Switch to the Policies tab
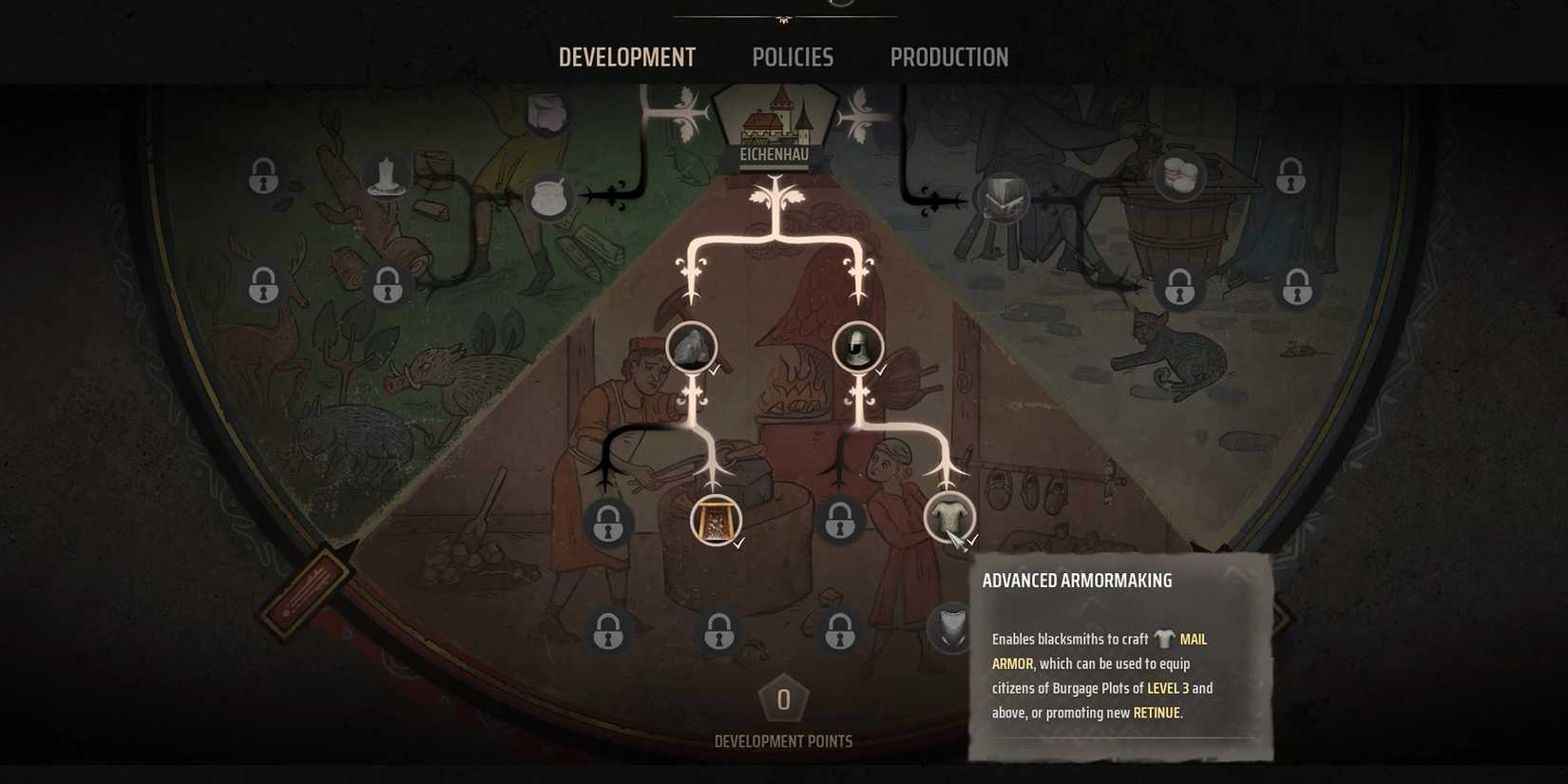The image size is (1568, 784). [792, 57]
